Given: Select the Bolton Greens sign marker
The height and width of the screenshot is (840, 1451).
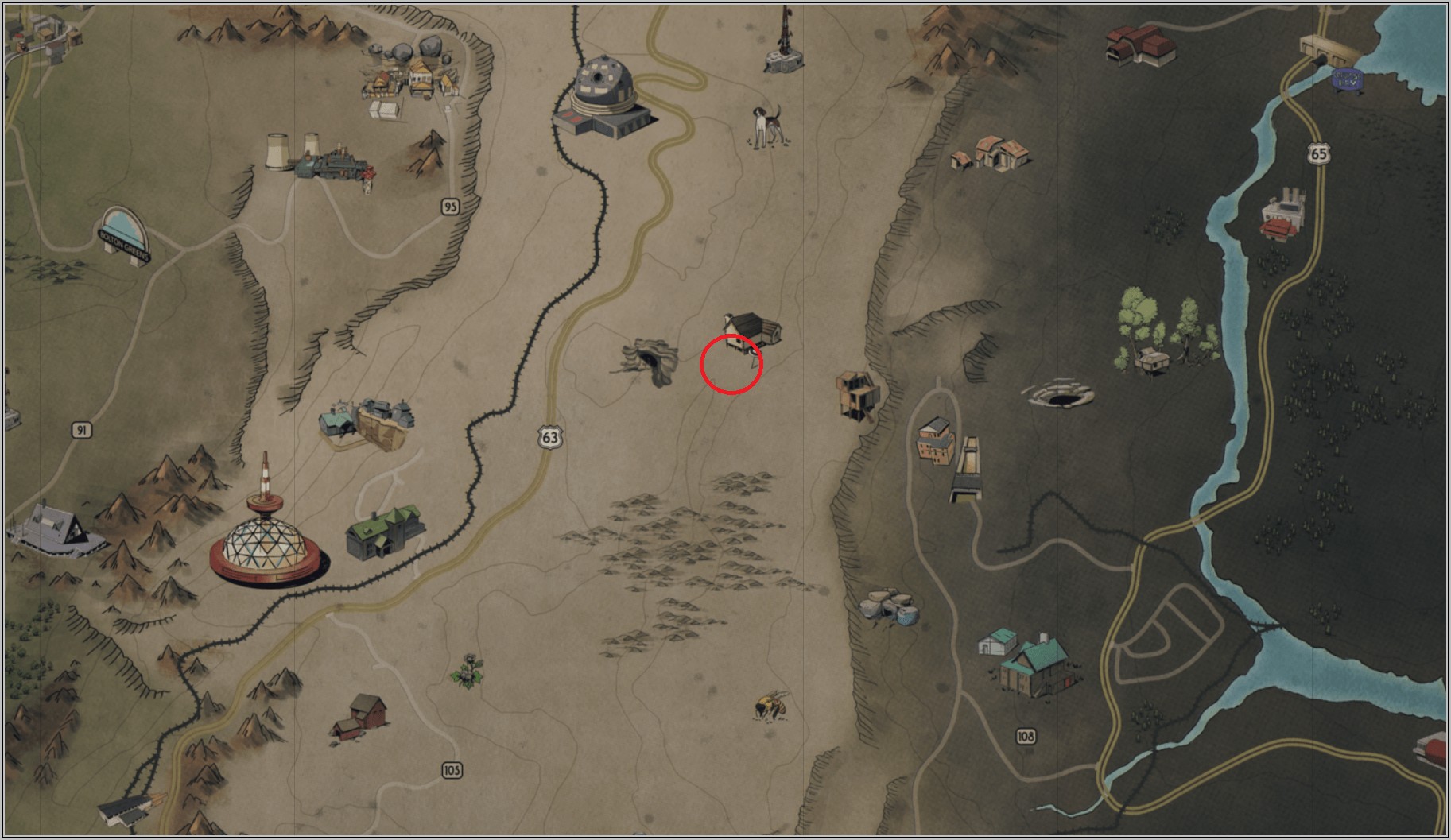Looking at the screenshot, I should (125, 232).
